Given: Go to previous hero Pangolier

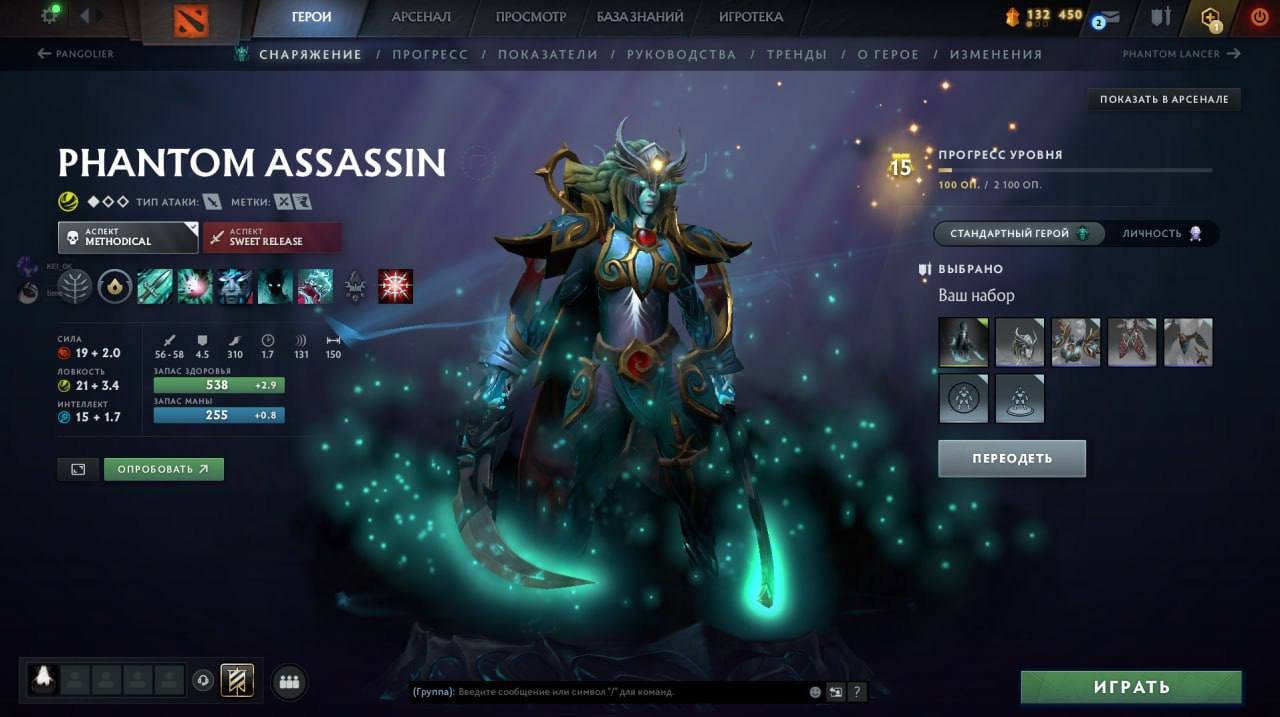Looking at the screenshot, I should click(x=76, y=54).
